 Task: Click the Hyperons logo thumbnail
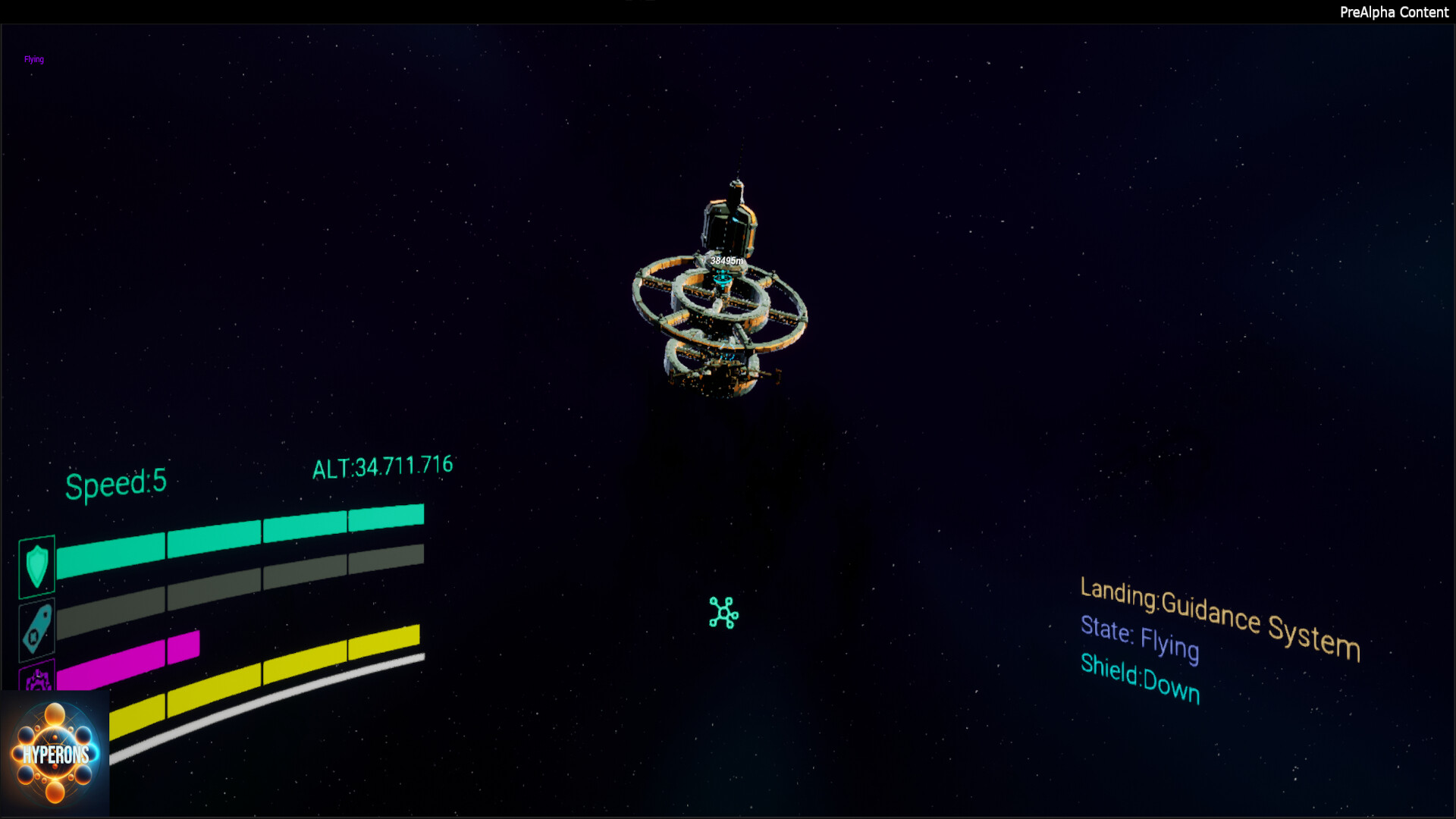pyautogui.click(x=55, y=753)
